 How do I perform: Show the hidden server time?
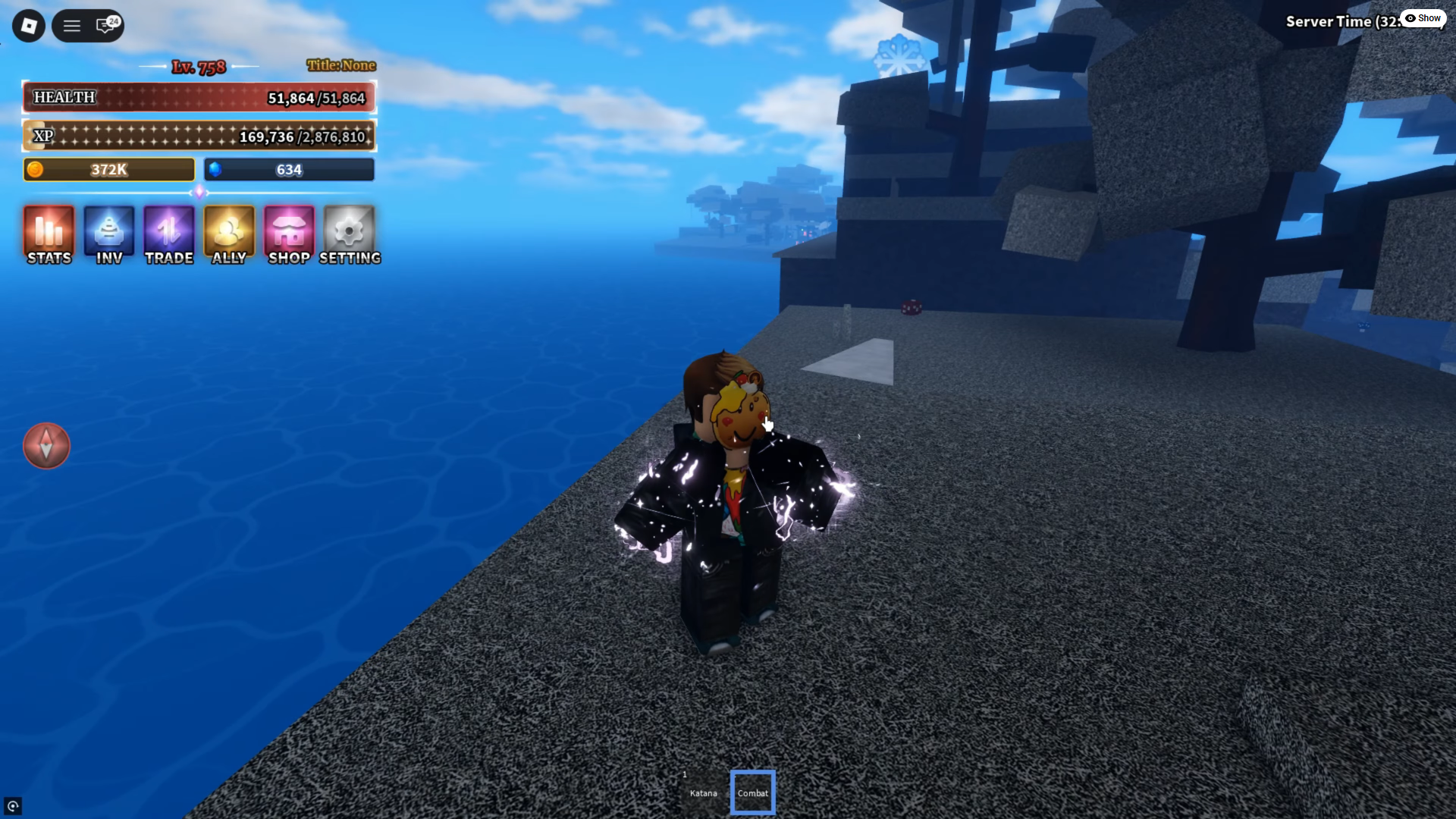[1423, 17]
